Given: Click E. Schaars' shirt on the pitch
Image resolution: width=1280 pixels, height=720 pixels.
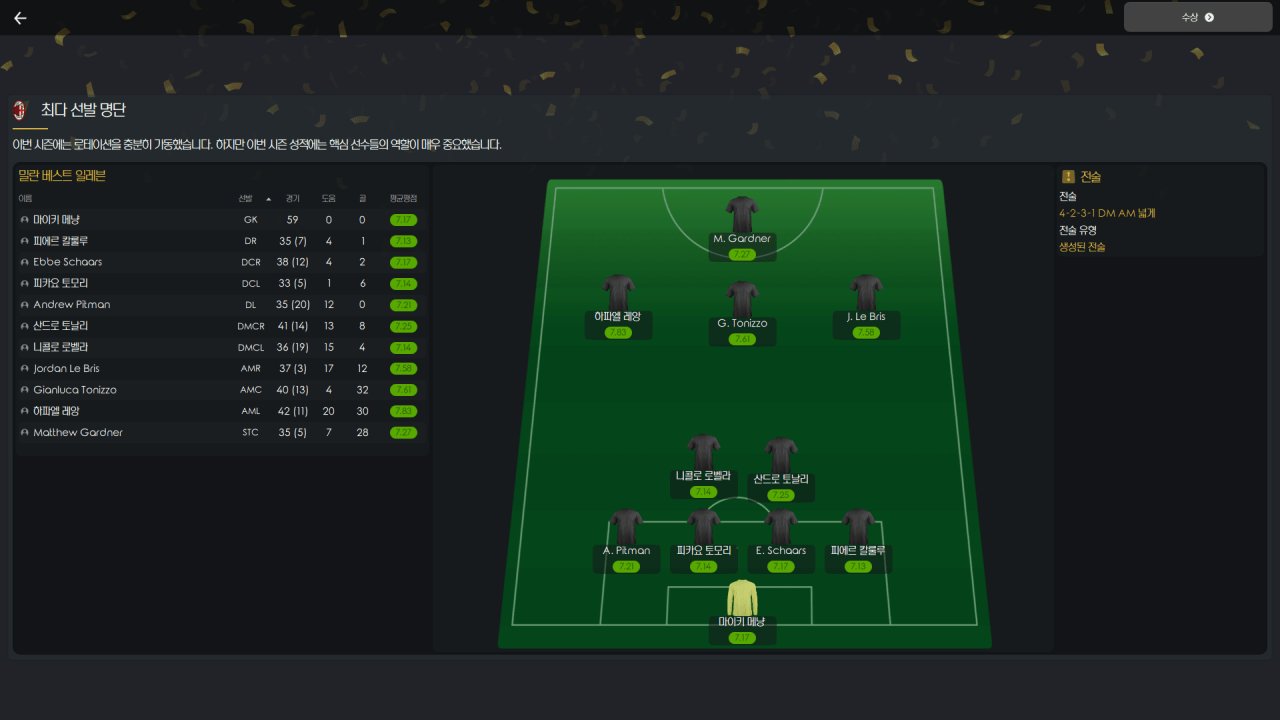Looking at the screenshot, I should [780, 527].
